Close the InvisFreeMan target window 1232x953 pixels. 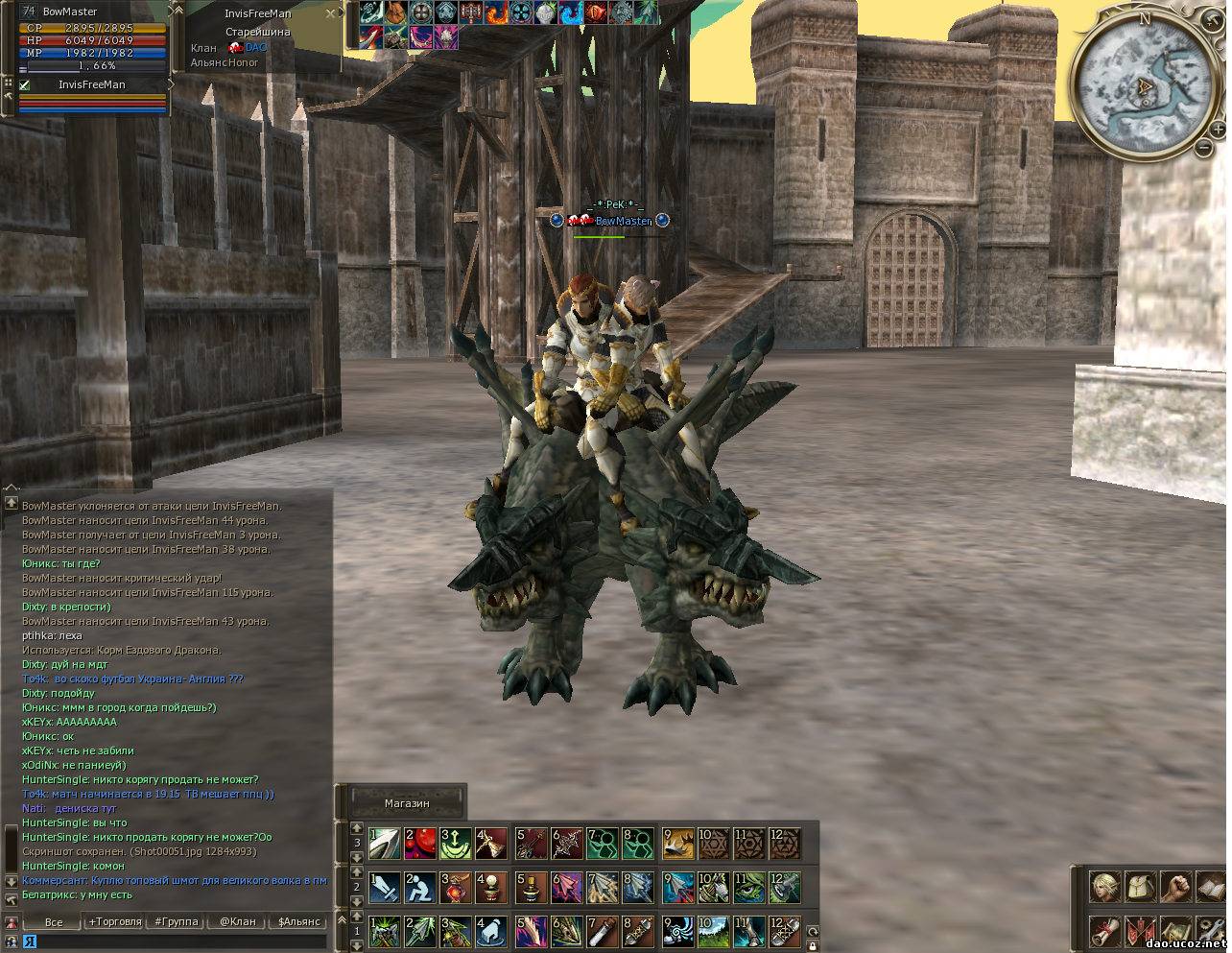pos(331,13)
